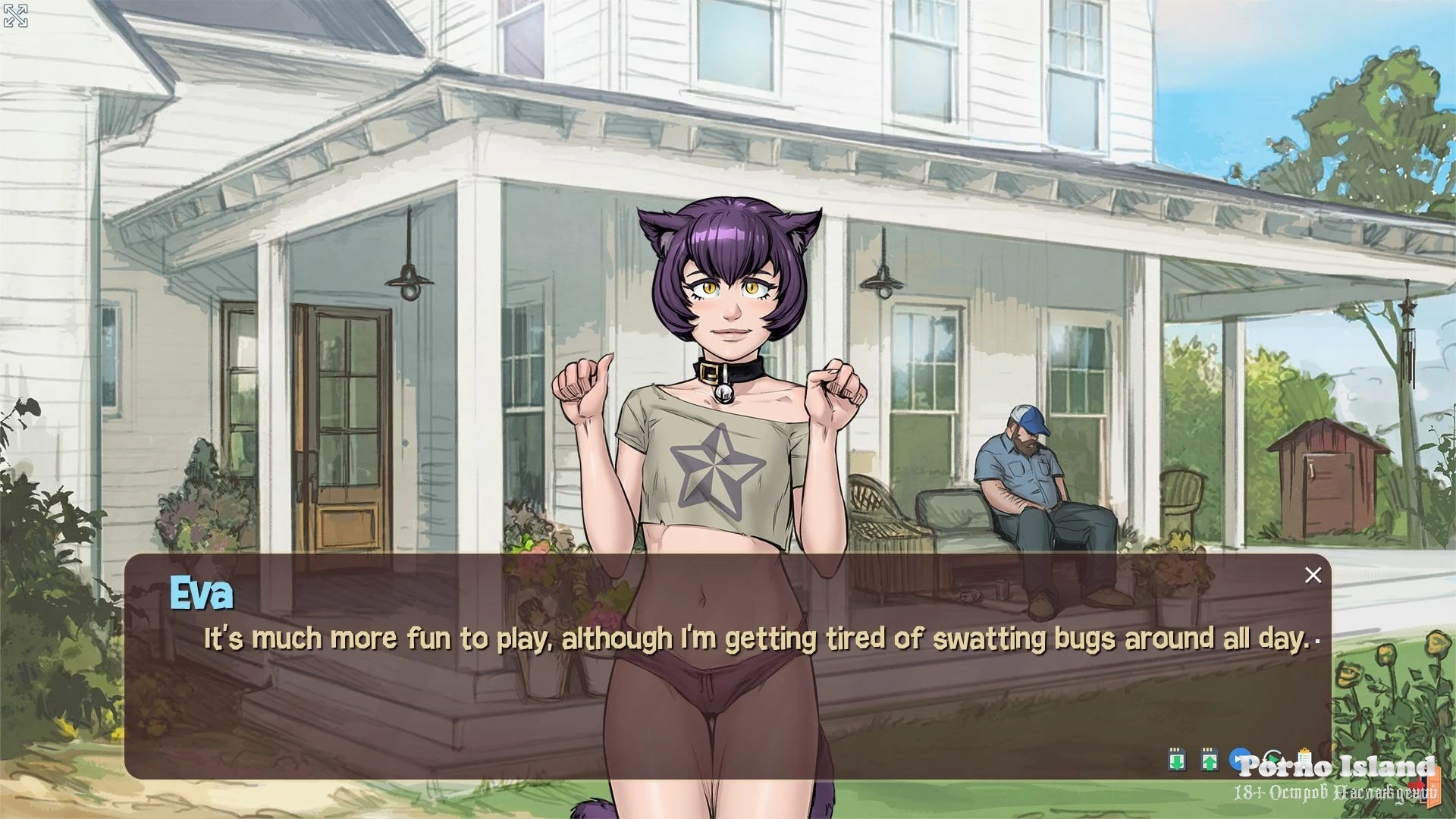Click the memory card icon with down arrow
This screenshot has height=819, width=1456.
tap(1176, 759)
